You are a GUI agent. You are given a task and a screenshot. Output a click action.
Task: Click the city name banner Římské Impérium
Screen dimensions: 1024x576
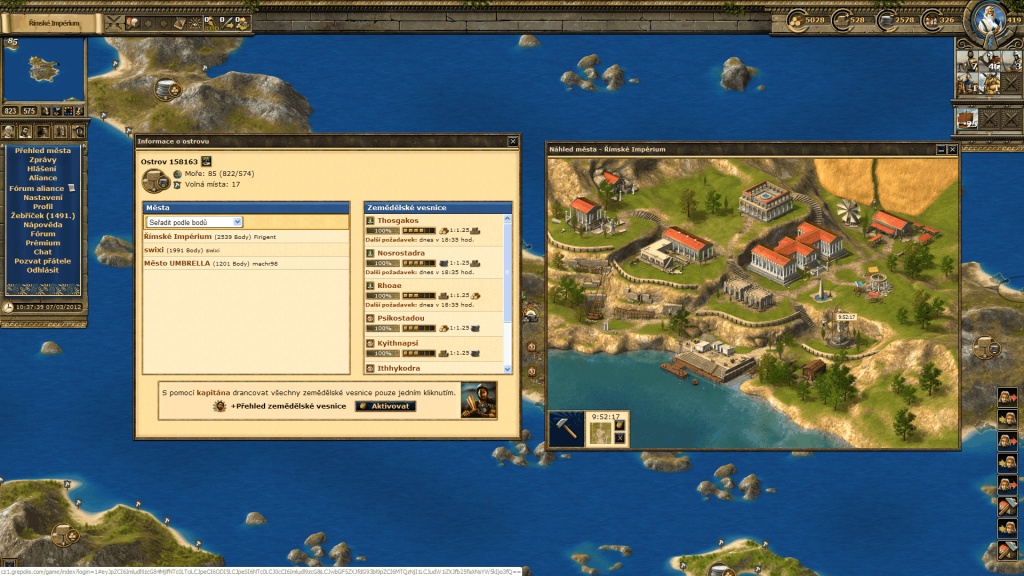click(50, 21)
